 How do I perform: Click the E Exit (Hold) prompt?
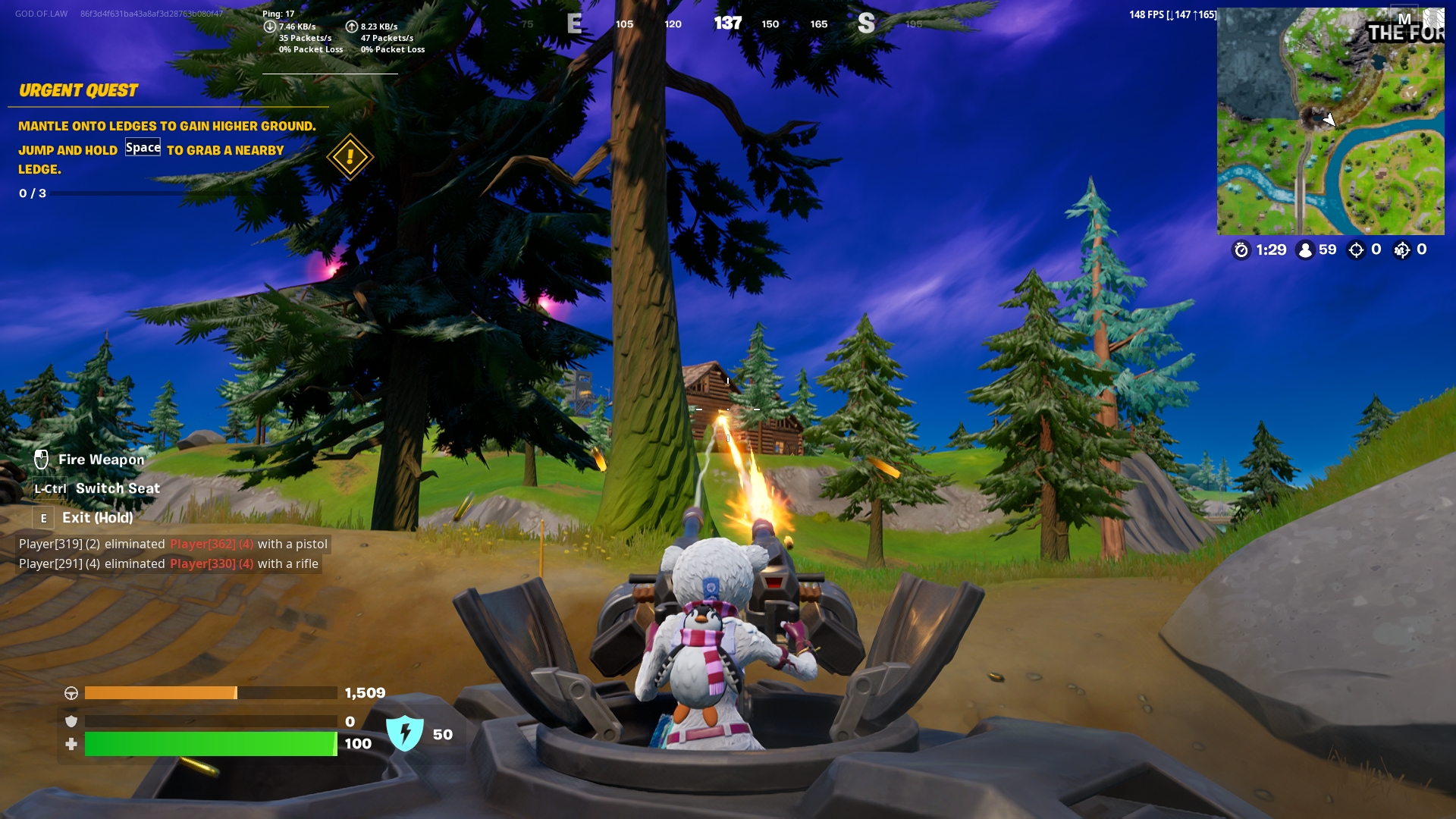43,517
